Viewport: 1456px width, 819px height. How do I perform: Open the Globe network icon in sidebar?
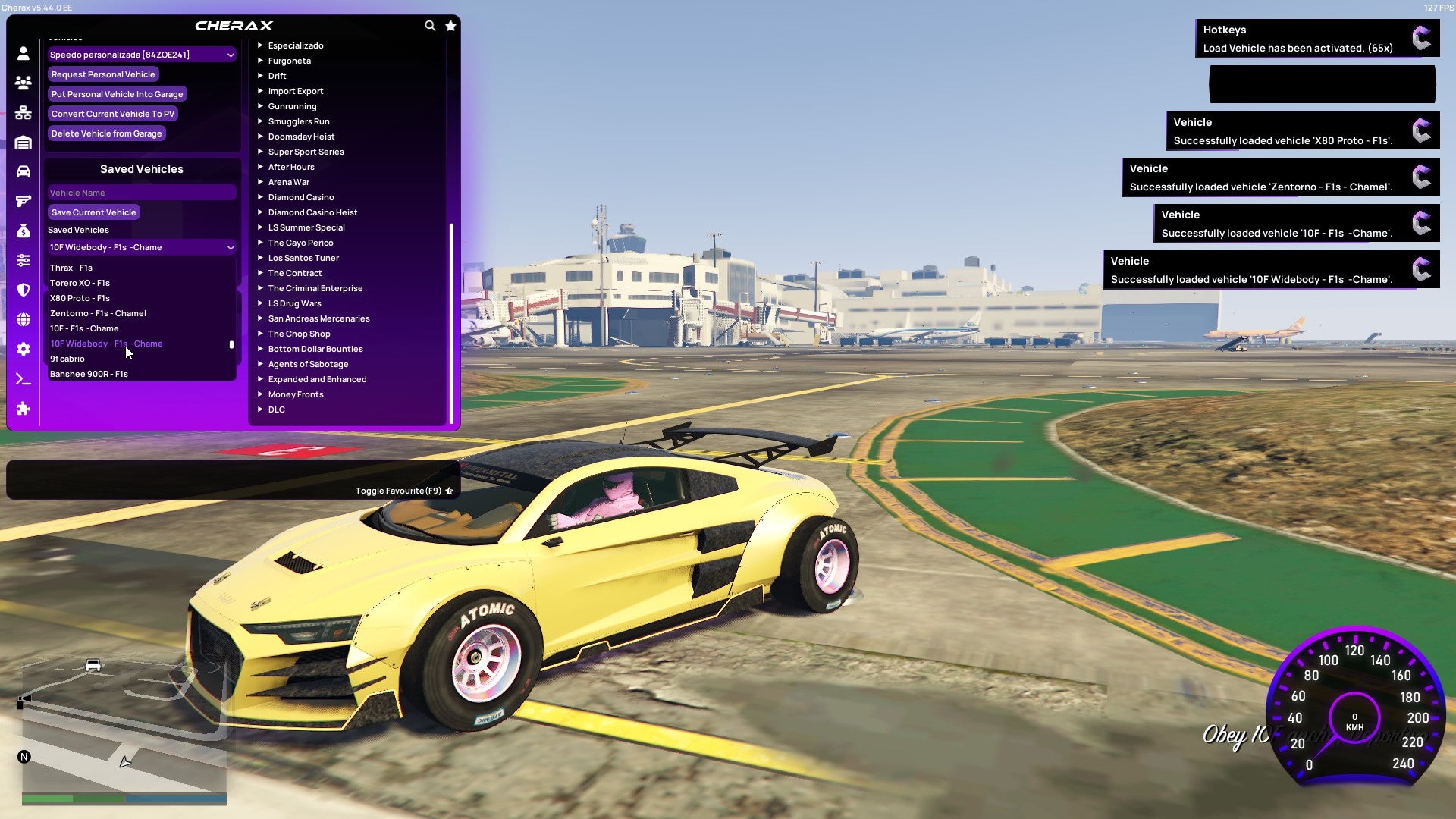23,318
